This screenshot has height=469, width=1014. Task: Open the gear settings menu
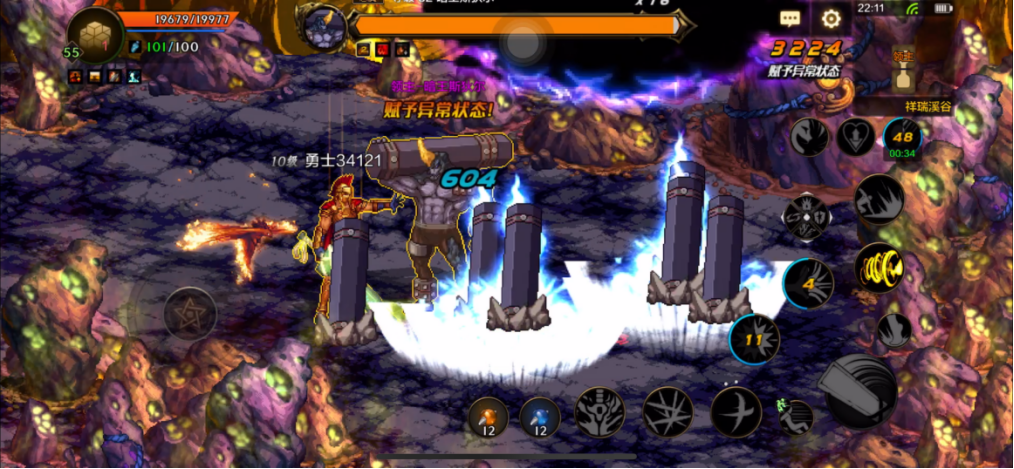(x=831, y=18)
